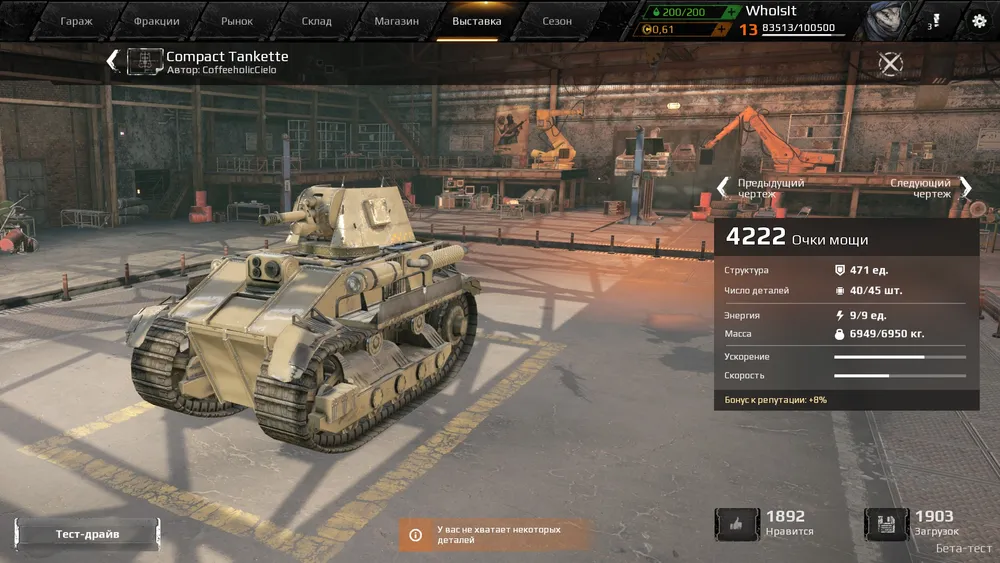Go to the Рынок tab
The image size is (1000, 563).
click(x=237, y=21)
